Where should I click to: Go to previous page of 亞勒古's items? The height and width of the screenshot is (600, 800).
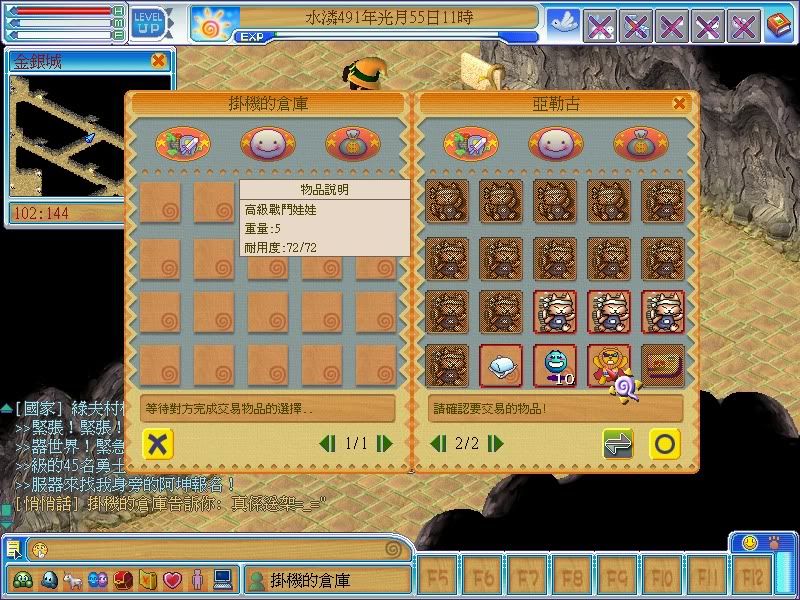[x=437, y=443]
